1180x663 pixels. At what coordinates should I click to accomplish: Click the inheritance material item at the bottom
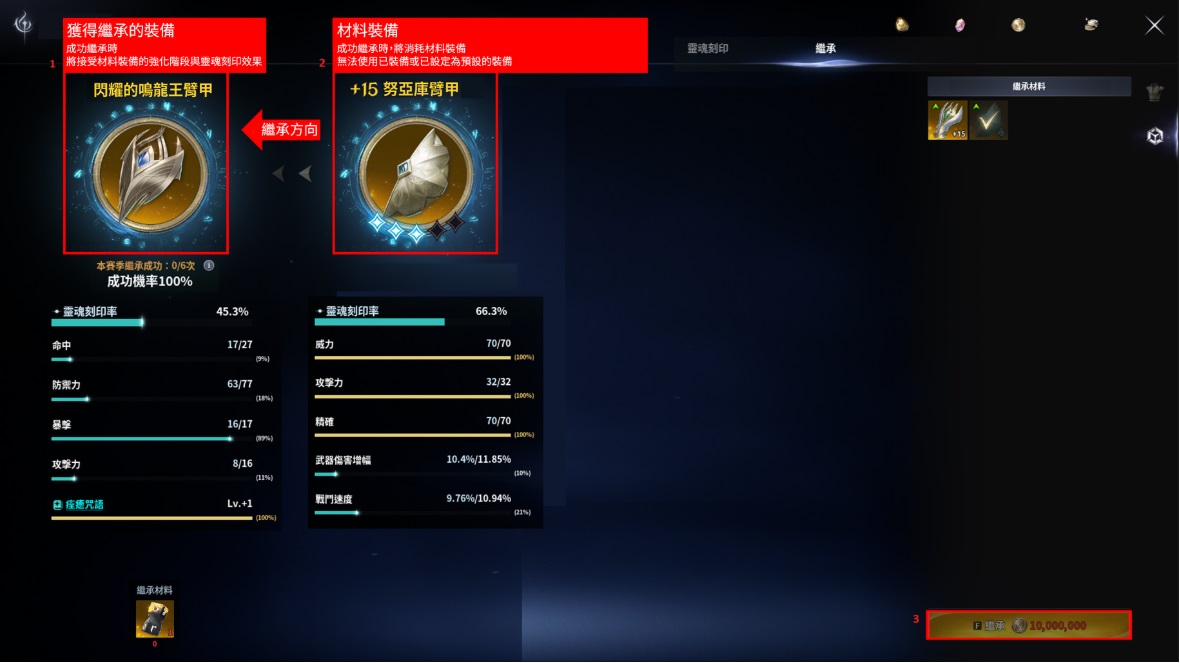[x=155, y=619]
